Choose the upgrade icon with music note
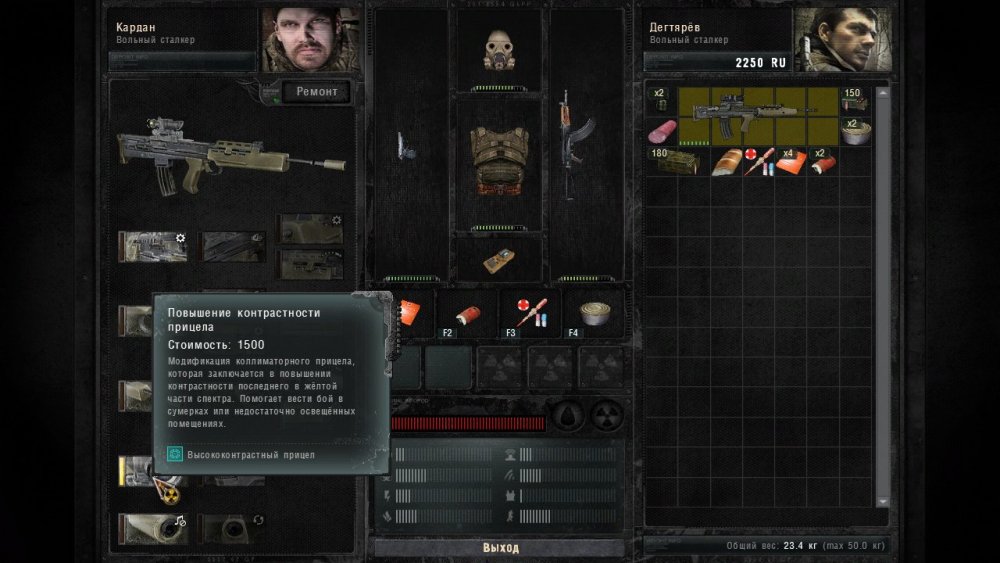The width and height of the screenshot is (1000, 563). (152, 527)
